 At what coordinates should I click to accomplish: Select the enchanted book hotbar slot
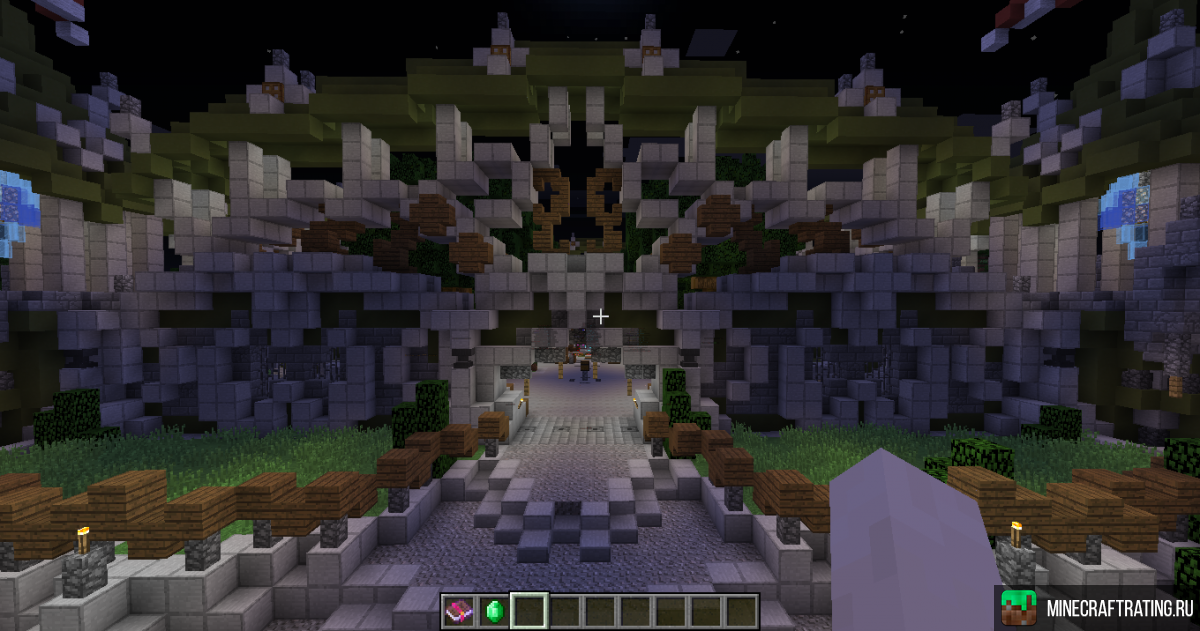click(x=458, y=610)
